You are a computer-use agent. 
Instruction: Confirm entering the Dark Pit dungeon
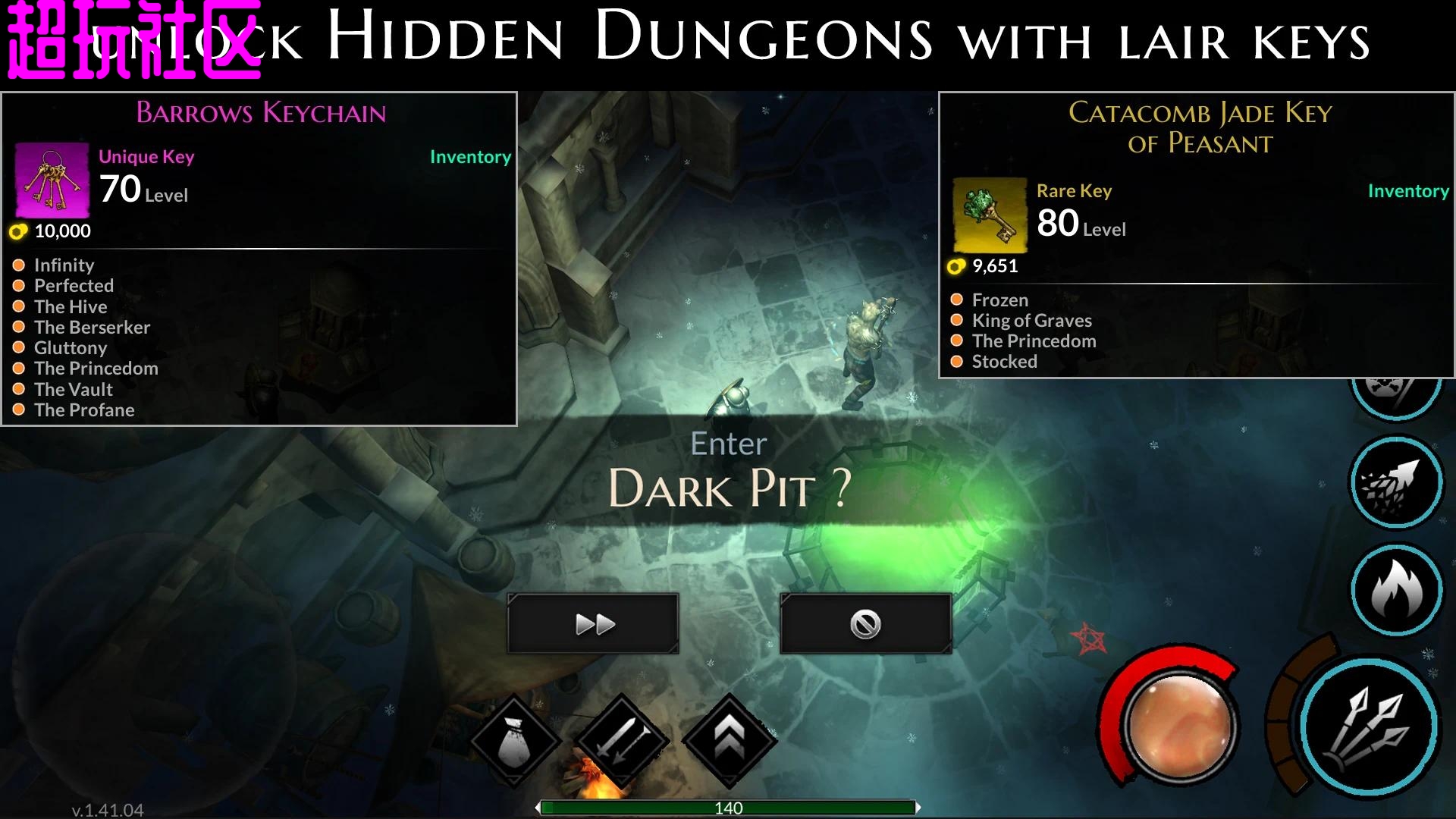593,623
